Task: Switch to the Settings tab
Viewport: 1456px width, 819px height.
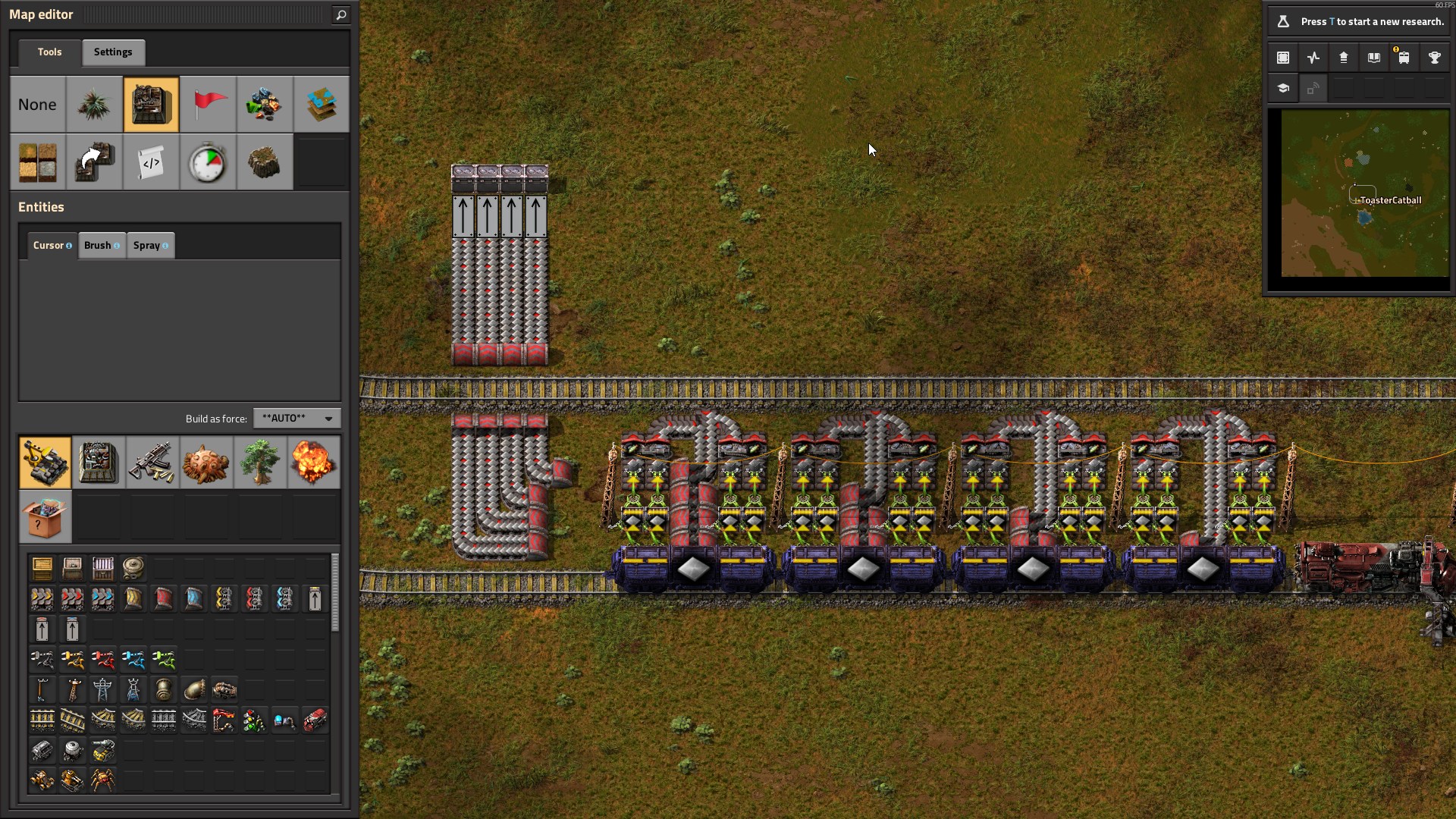Action: click(x=113, y=52)
